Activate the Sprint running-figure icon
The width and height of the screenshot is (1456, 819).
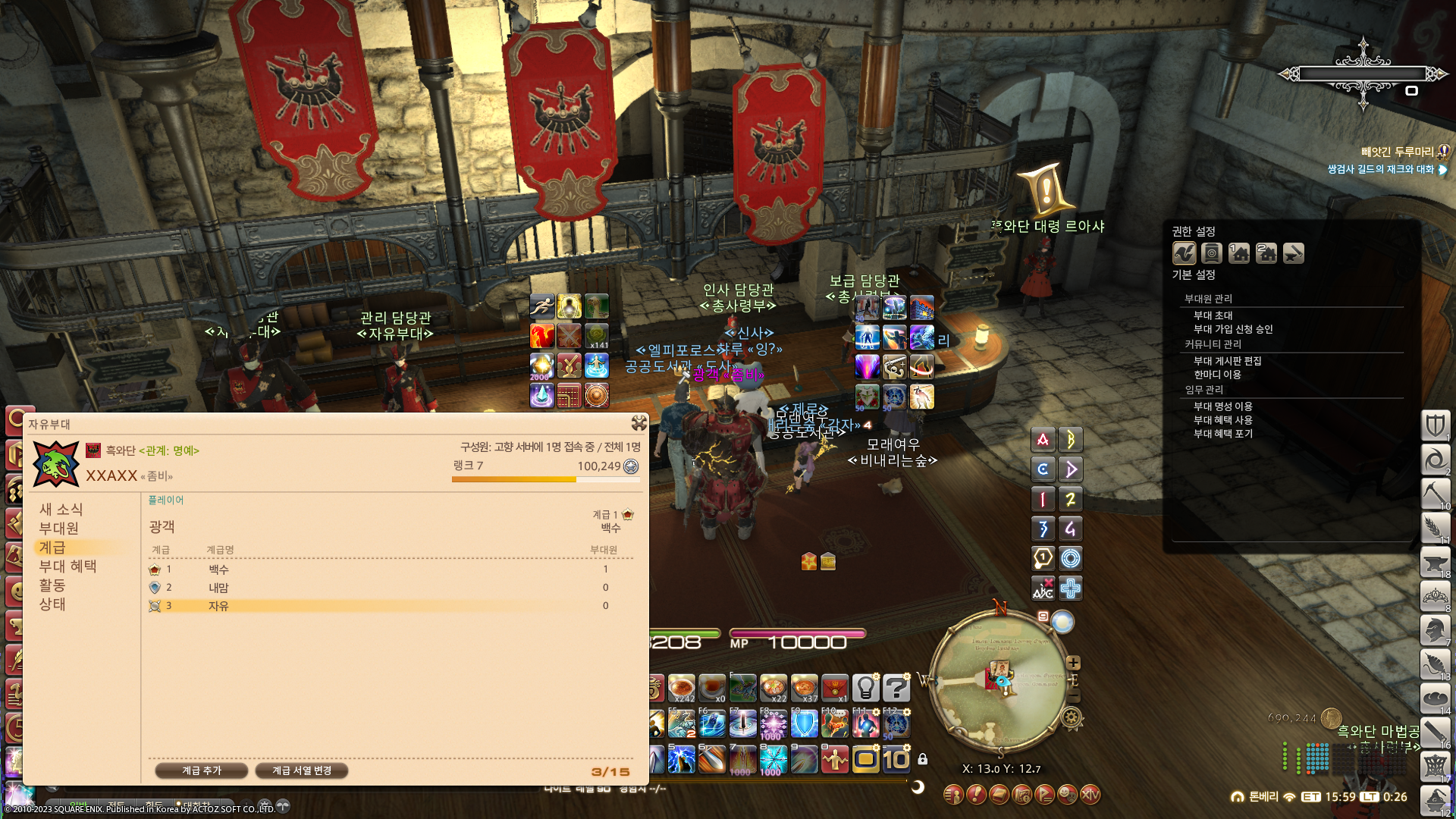[542, 306]
